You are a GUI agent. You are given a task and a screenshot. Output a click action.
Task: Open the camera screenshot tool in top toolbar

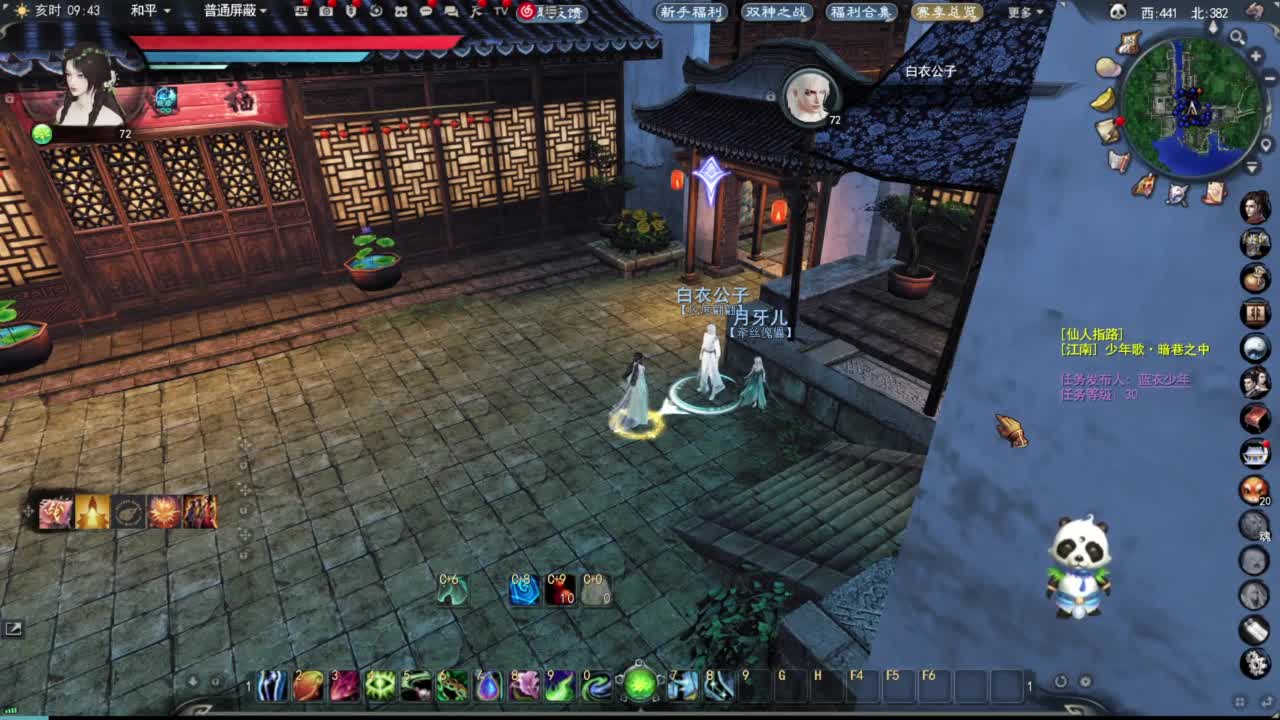pos(325,11)
